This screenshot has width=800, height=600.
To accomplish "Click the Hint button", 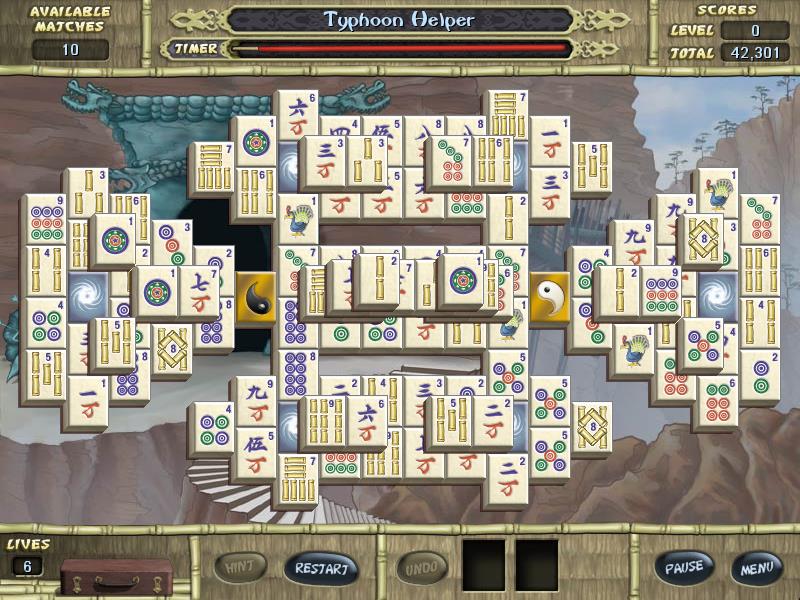I will [x=240, y=567].
